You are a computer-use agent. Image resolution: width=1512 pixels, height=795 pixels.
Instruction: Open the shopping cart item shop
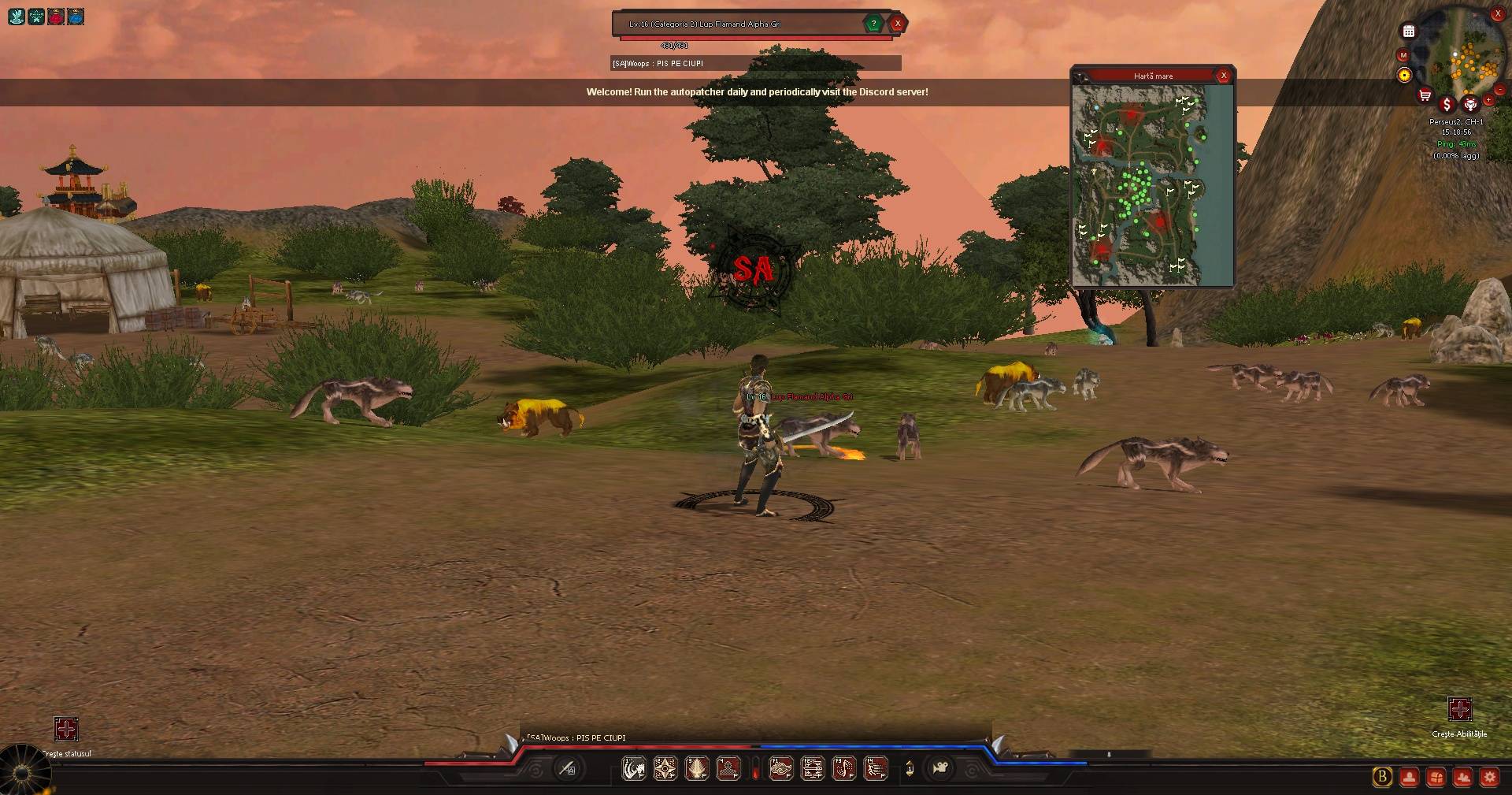[x=1425, y=96]
